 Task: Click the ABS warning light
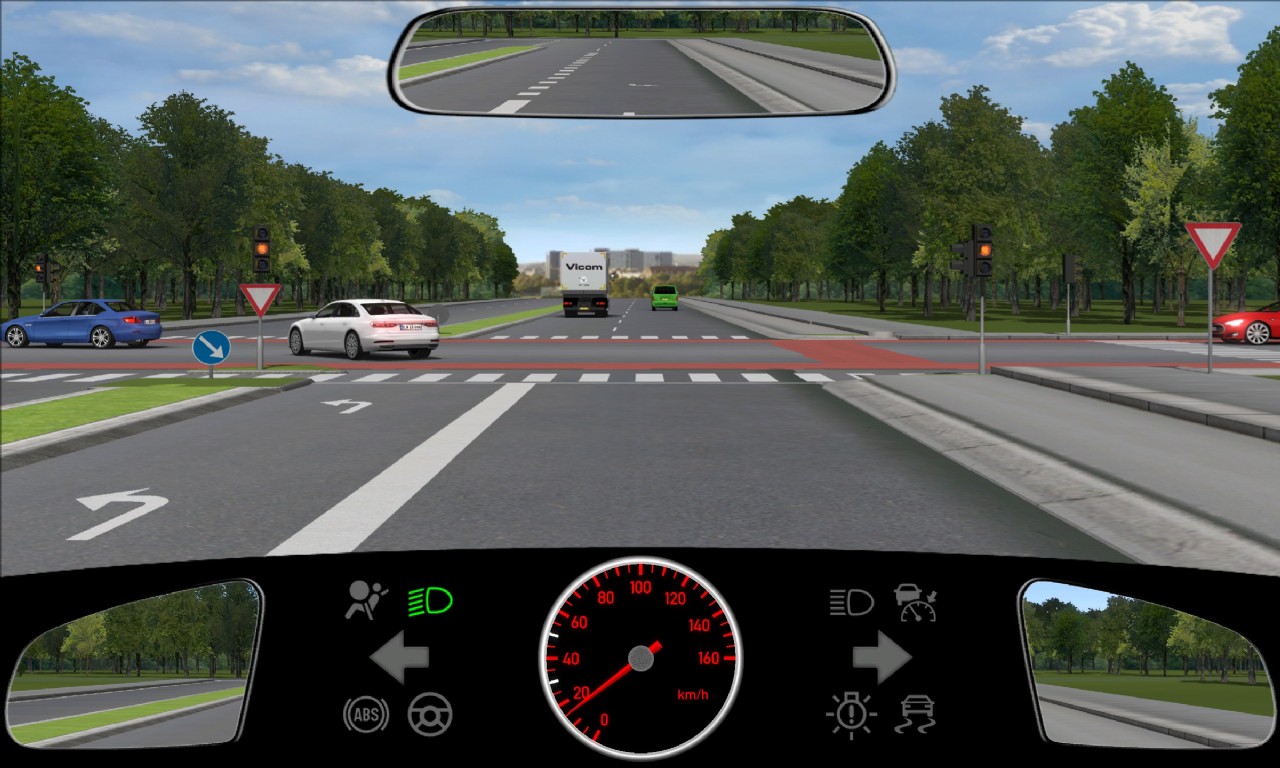[366, 714]
